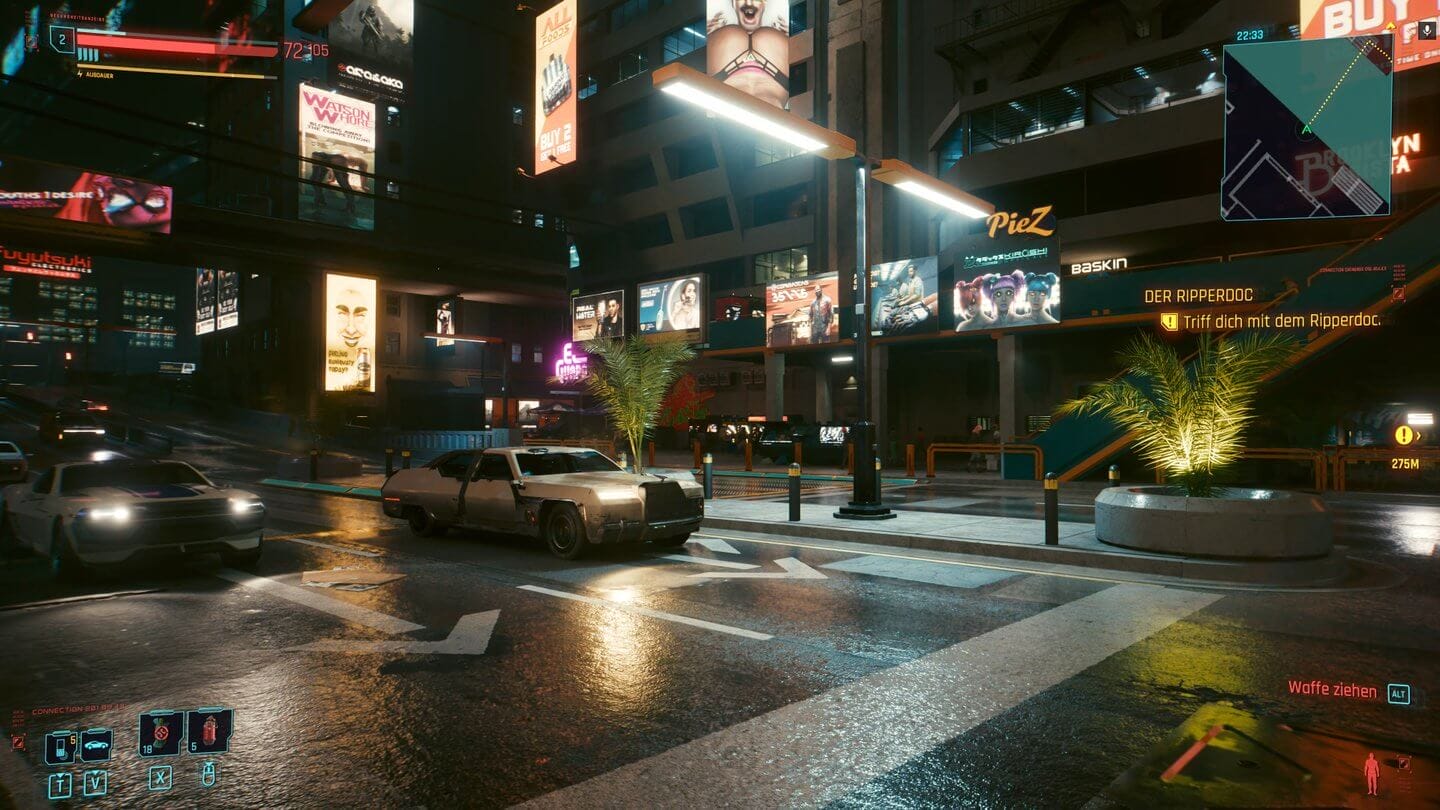This screenshot has width=1440, height=810.
Task: Open the minimap
Action: (1306, 127)
